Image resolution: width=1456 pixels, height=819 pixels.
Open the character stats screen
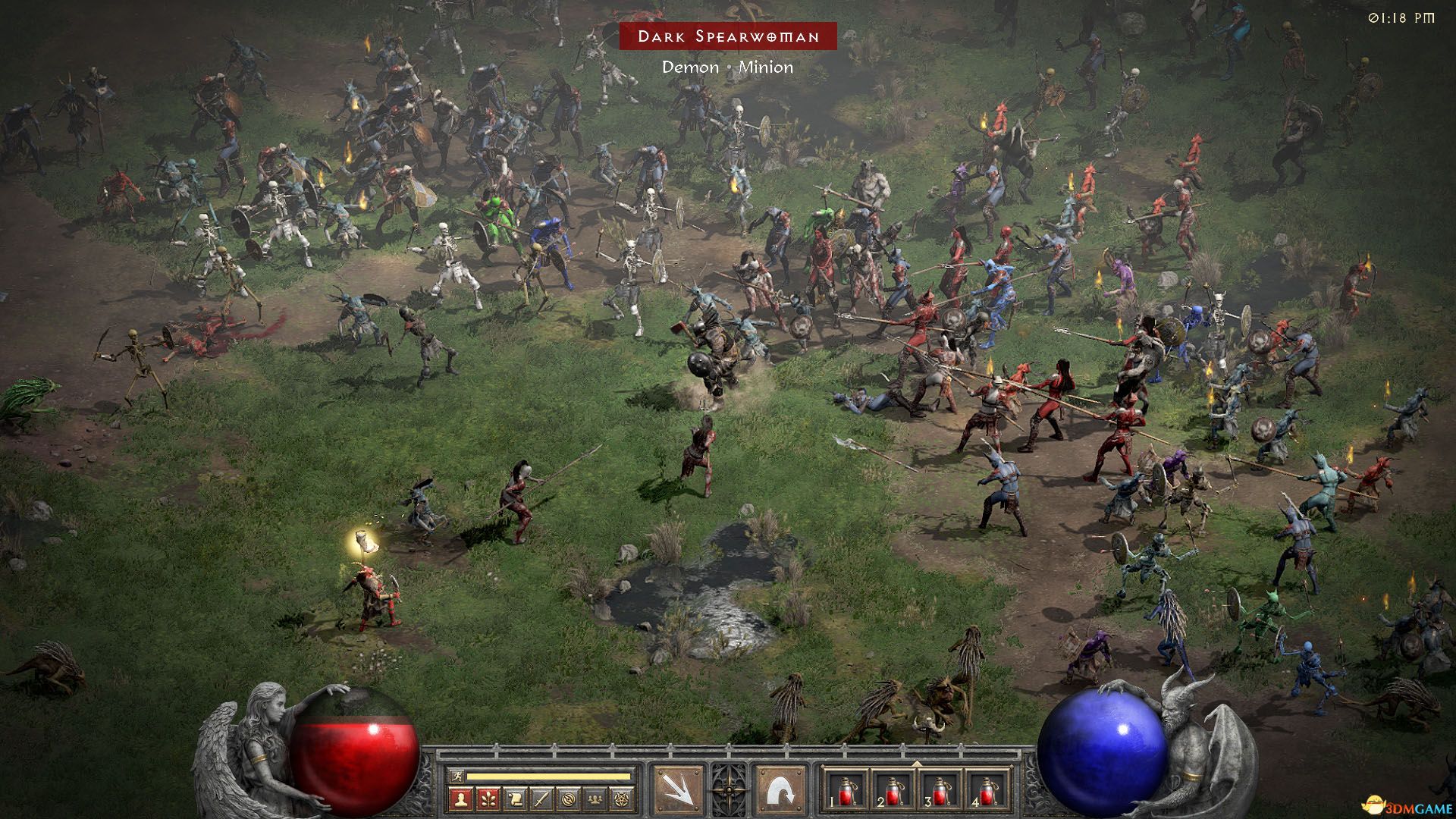coord(460,798)
